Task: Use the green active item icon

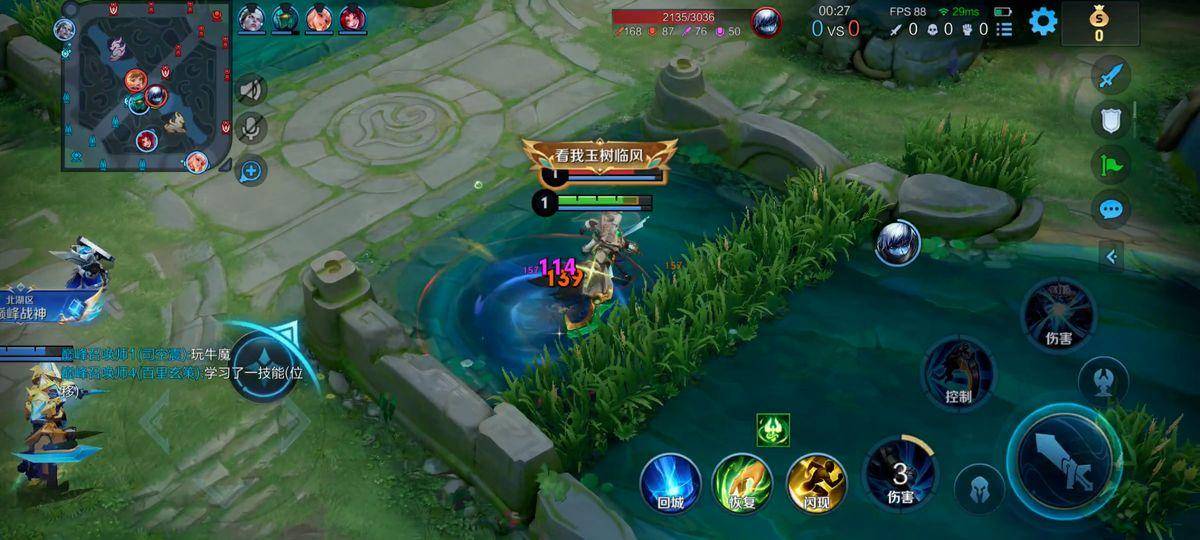Action: [773, 428]
